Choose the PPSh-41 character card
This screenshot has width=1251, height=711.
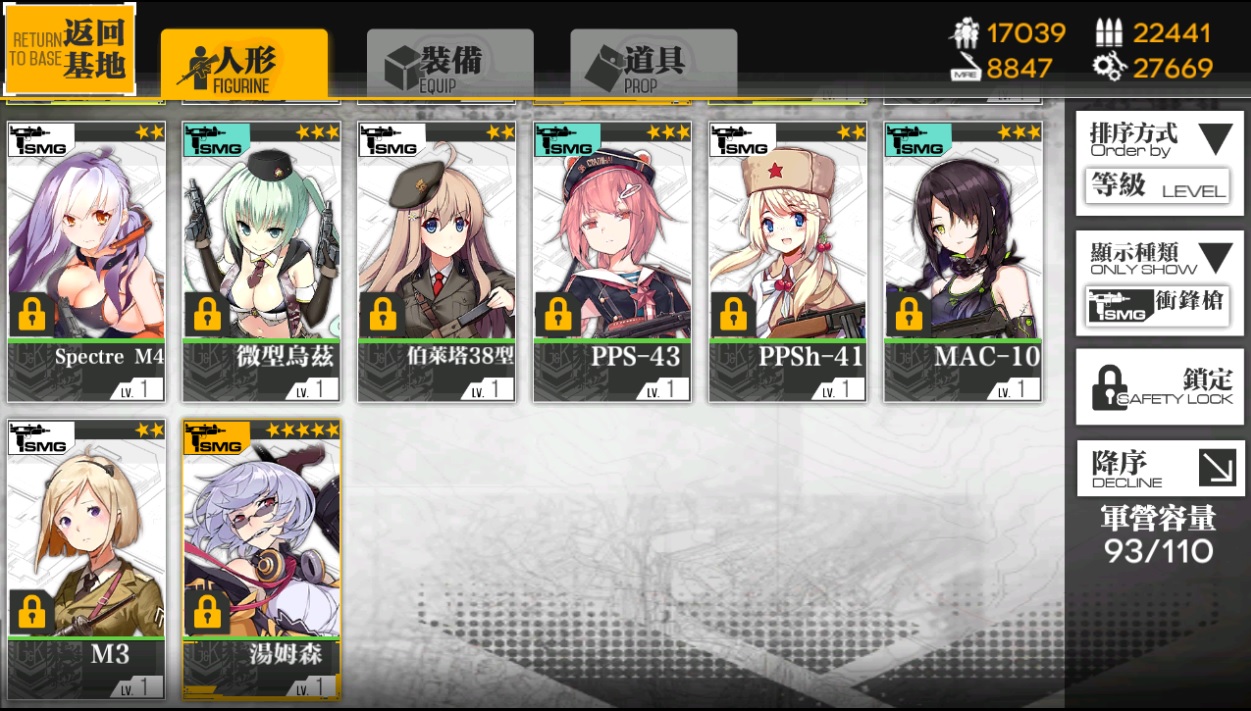coord(788,261)
